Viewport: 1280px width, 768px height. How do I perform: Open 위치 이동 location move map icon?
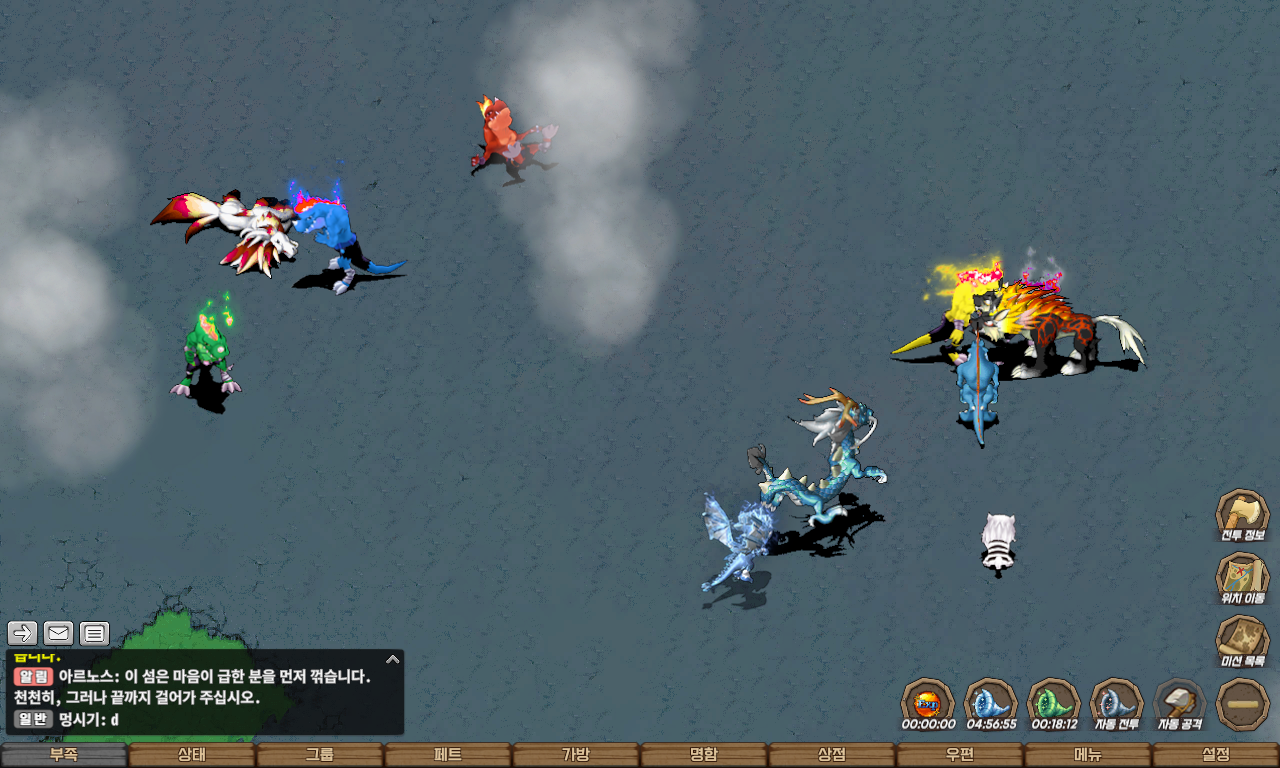tap(1242, 577)
